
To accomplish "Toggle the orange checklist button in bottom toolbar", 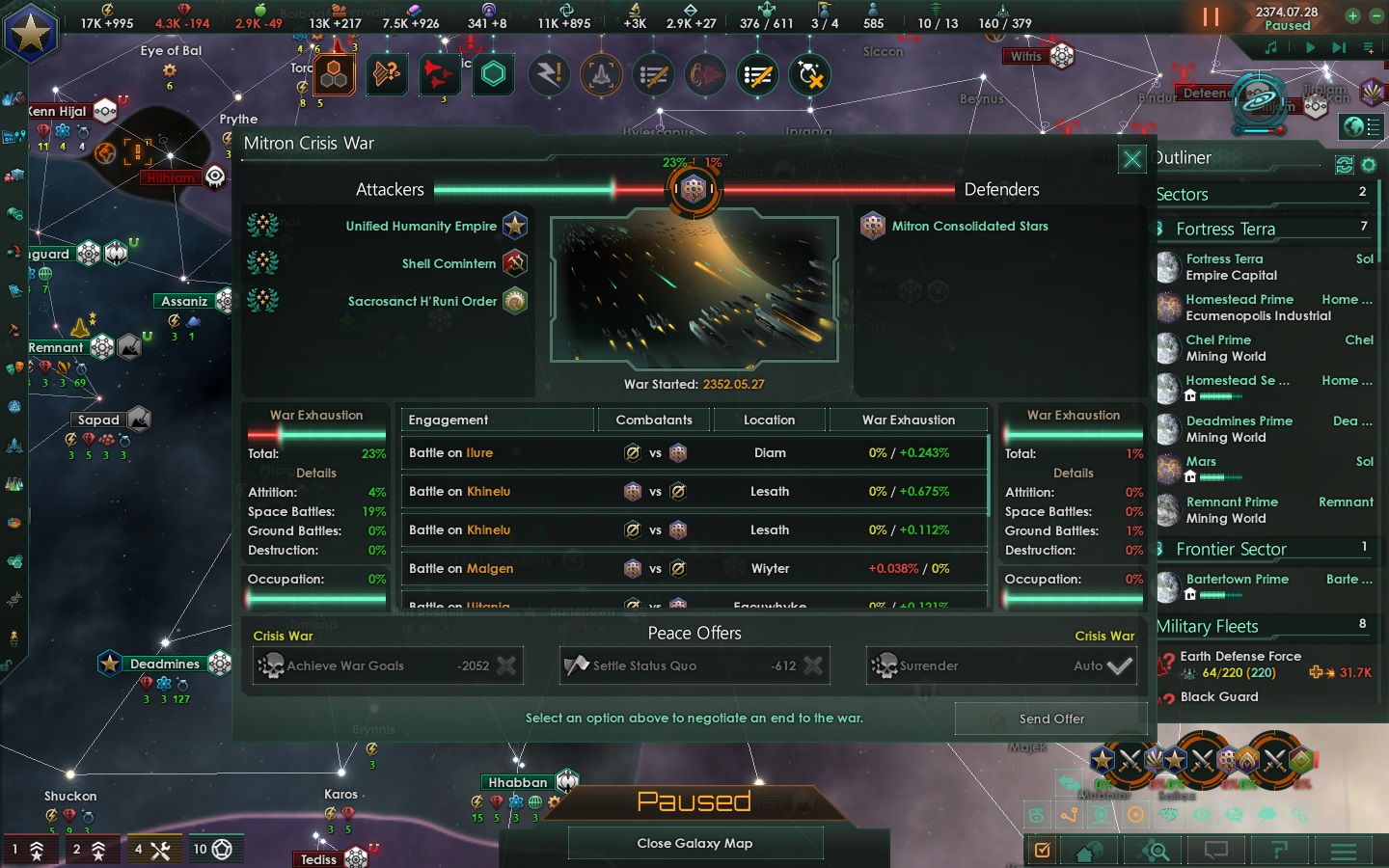I will pos(1040,852).
